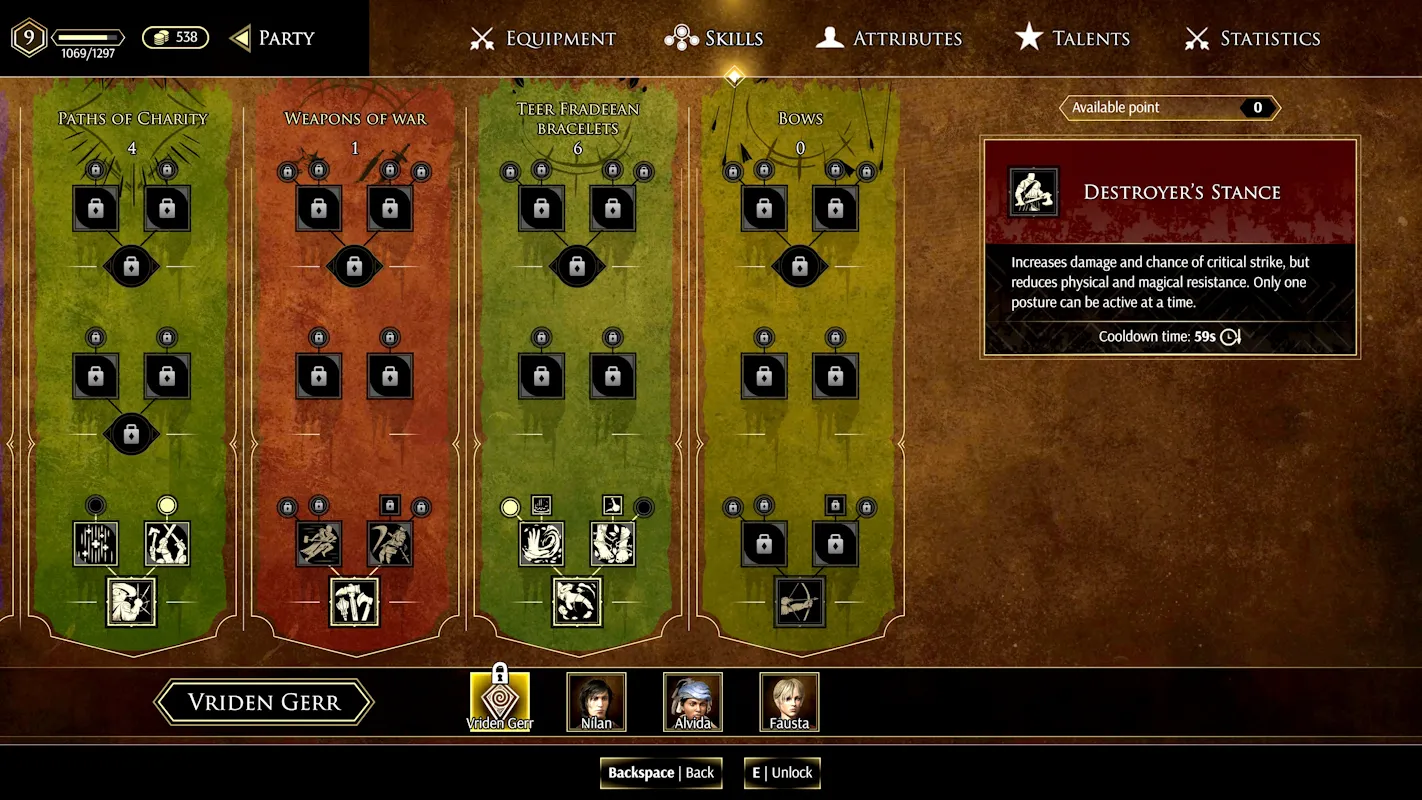Screen dimensions: 1422x800
Task: Go back to the Party screen
Action: click(x=273, y=38)
